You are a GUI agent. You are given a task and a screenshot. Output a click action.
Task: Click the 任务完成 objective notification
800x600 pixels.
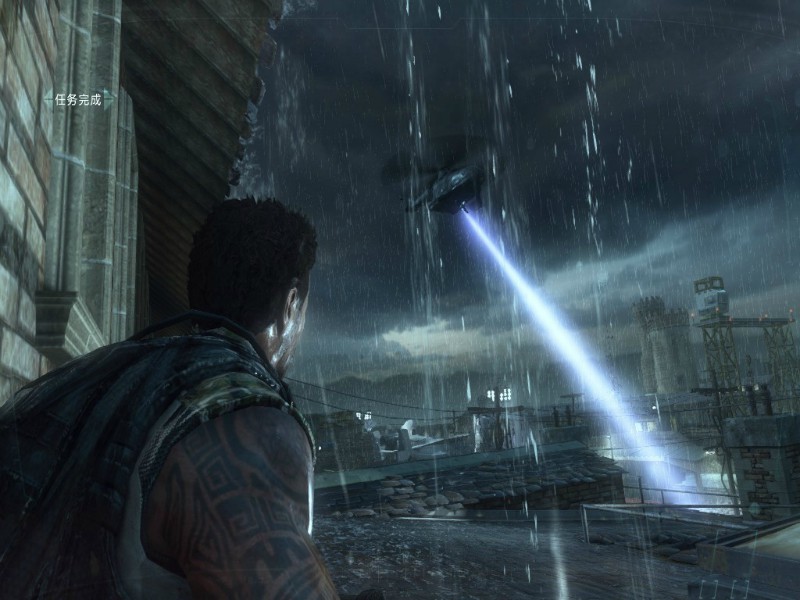pyautogui.click(x=78, y=100)
